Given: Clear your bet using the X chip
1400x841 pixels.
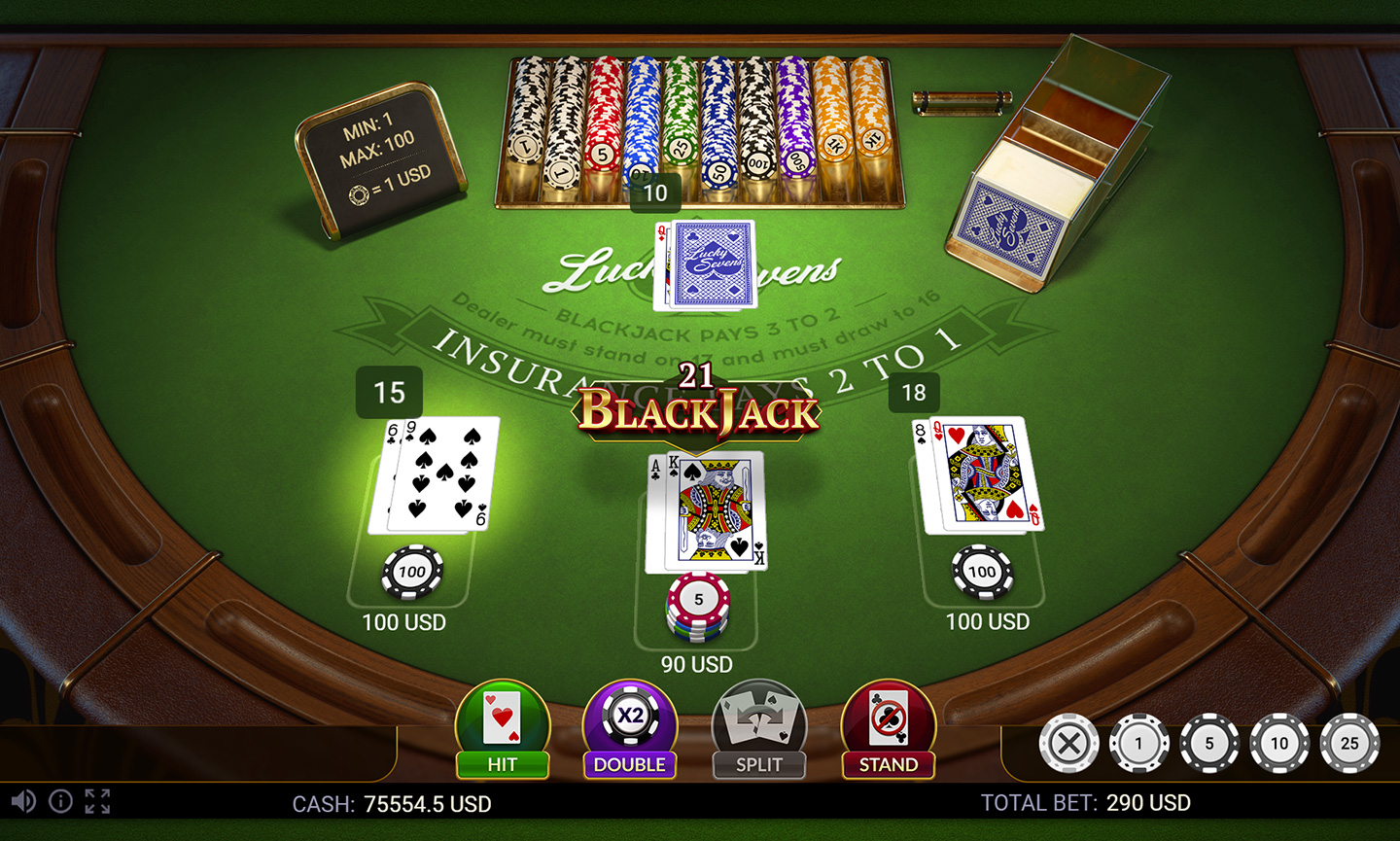Looking at the screenshot, I should point(1069,743).
